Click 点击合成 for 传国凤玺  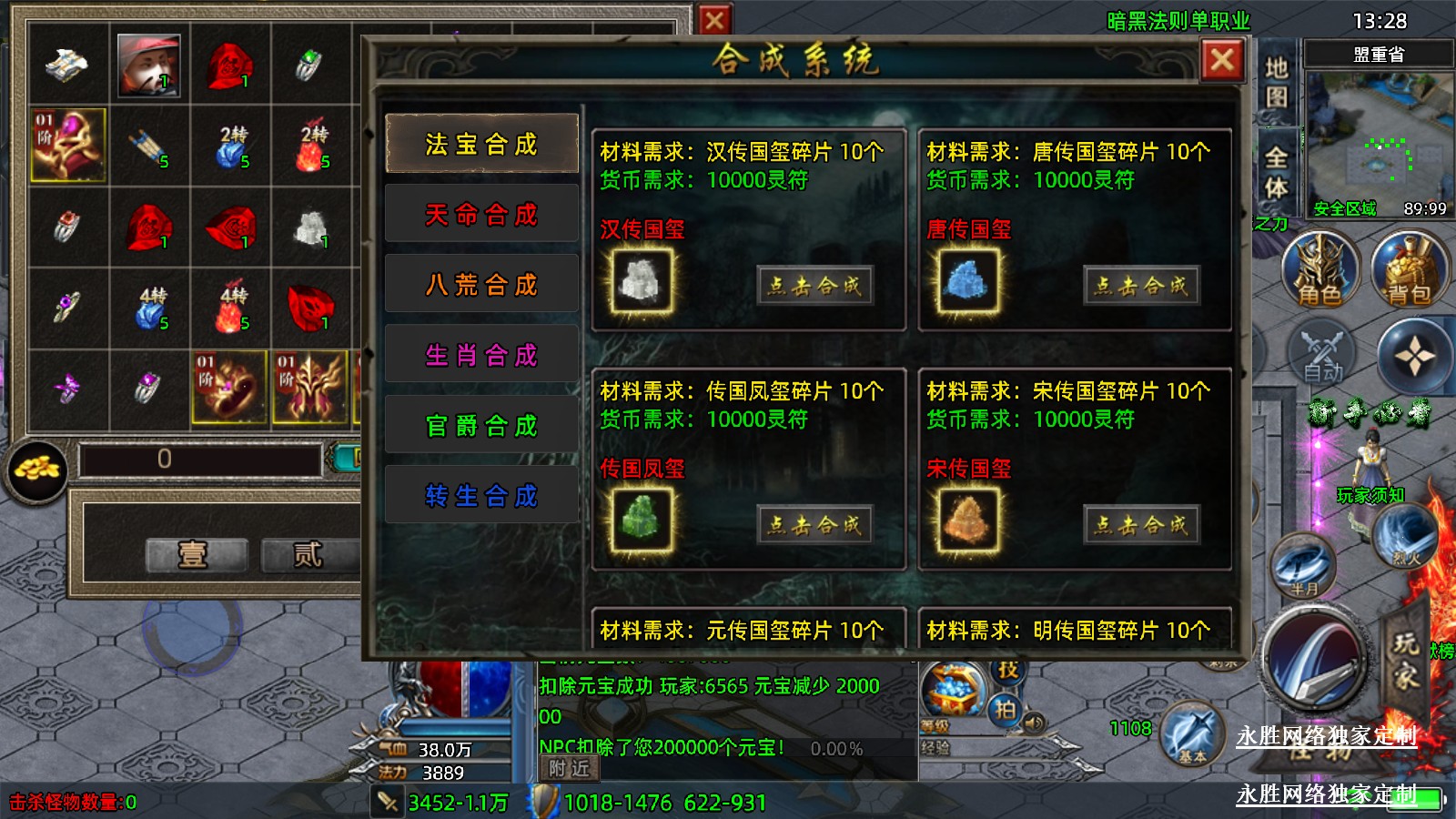point(814,524)
